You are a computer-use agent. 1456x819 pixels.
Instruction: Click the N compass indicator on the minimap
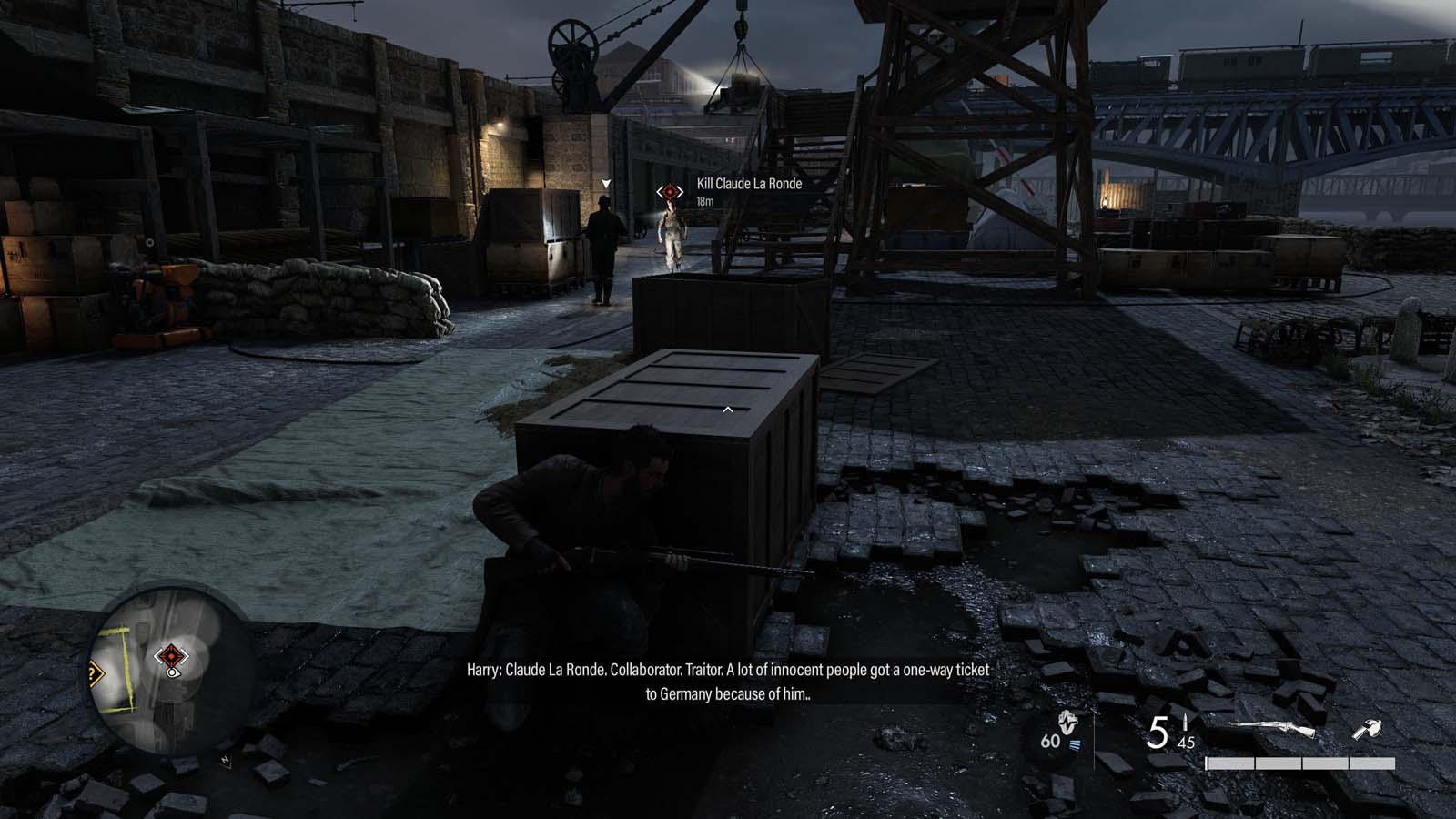(225, 758)
